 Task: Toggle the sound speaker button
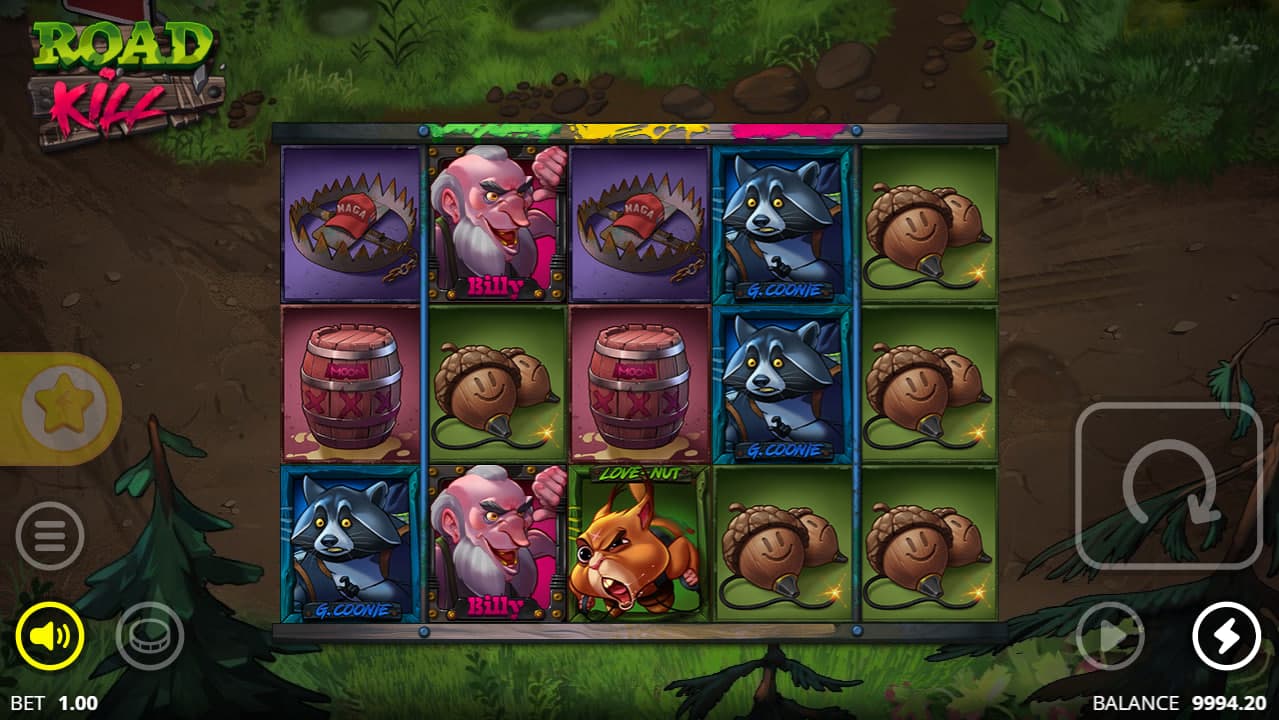click(x=50, y=636)
